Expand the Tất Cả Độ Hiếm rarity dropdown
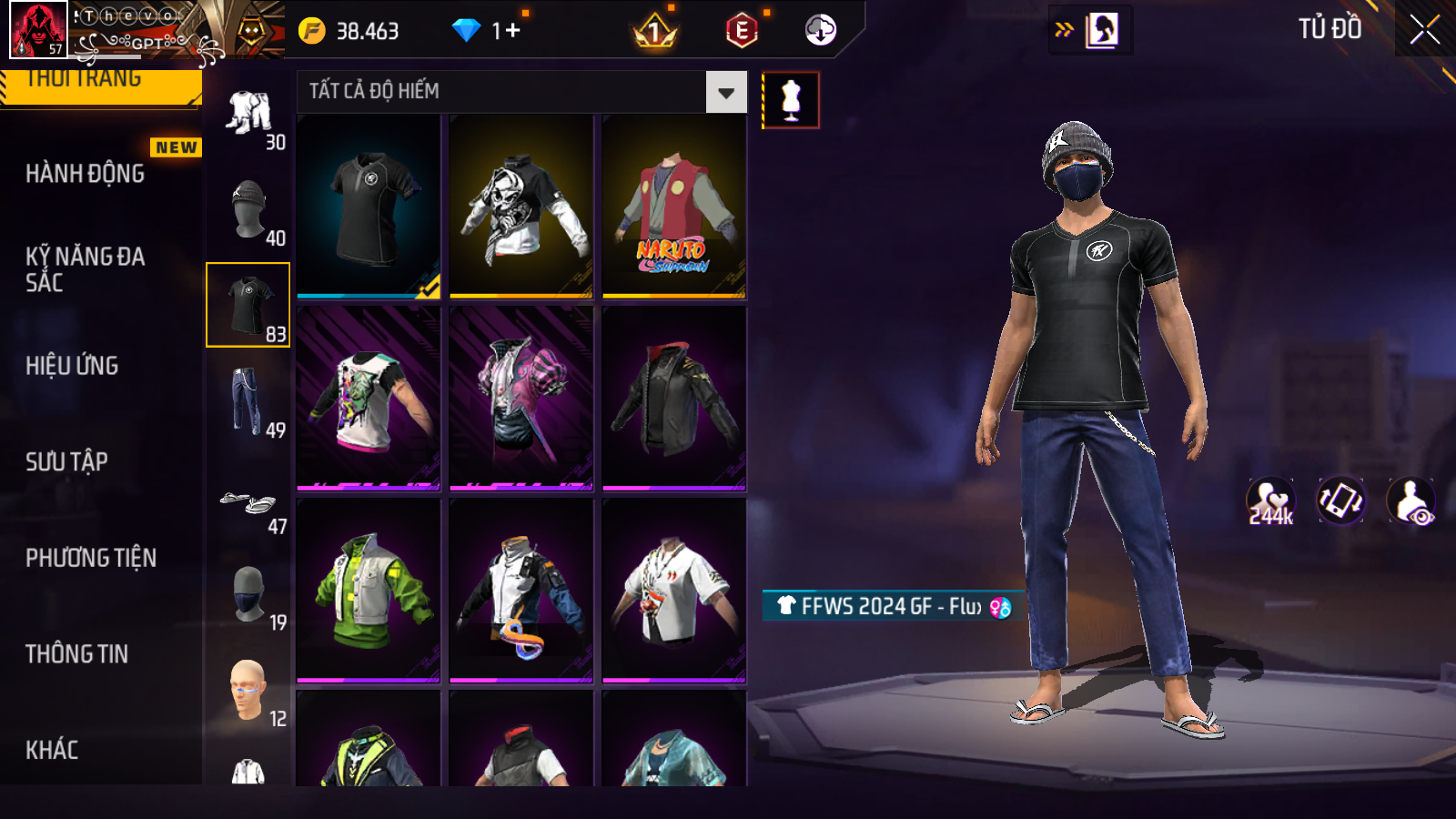 tap(725, 92)
